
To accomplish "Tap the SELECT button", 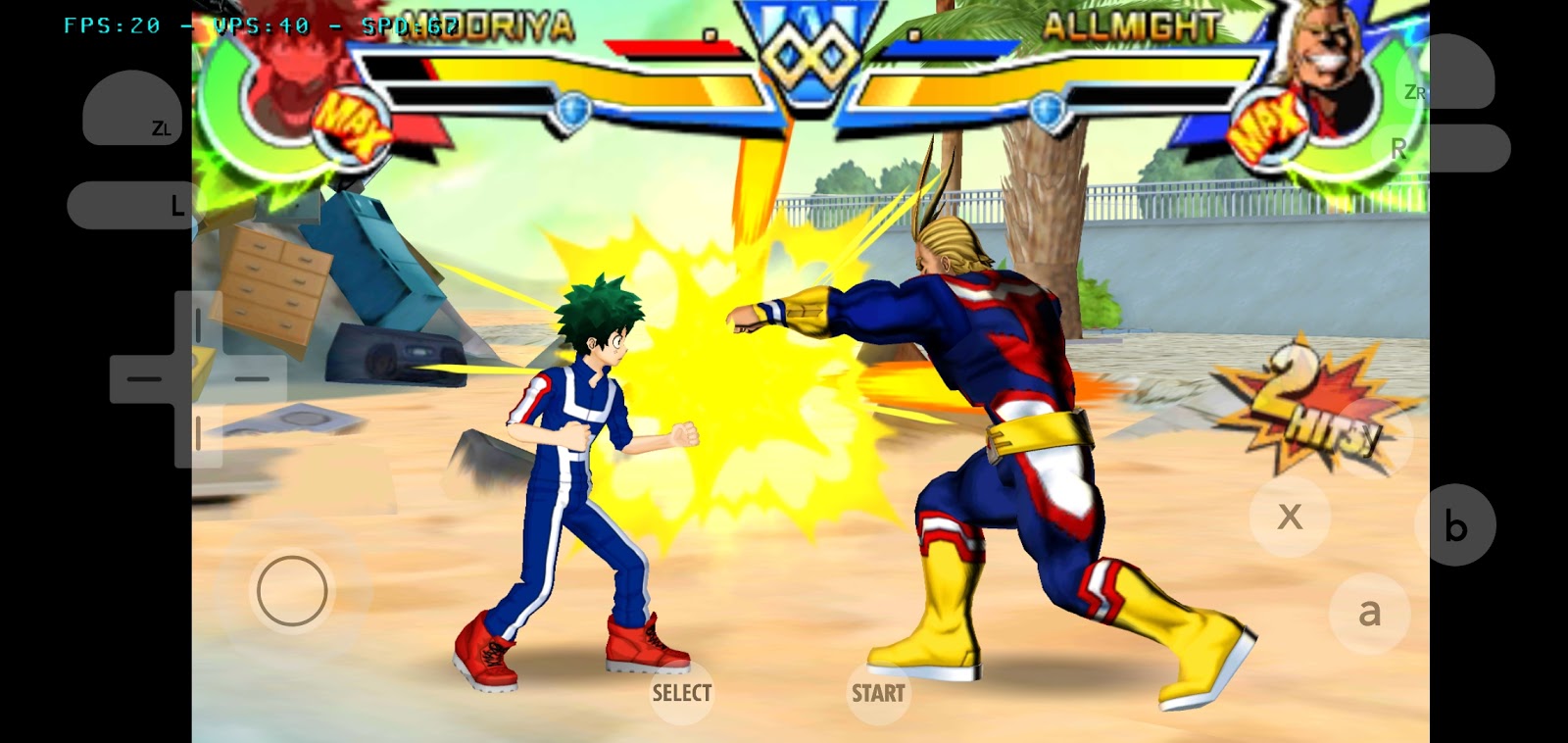I will click(682, 692).
